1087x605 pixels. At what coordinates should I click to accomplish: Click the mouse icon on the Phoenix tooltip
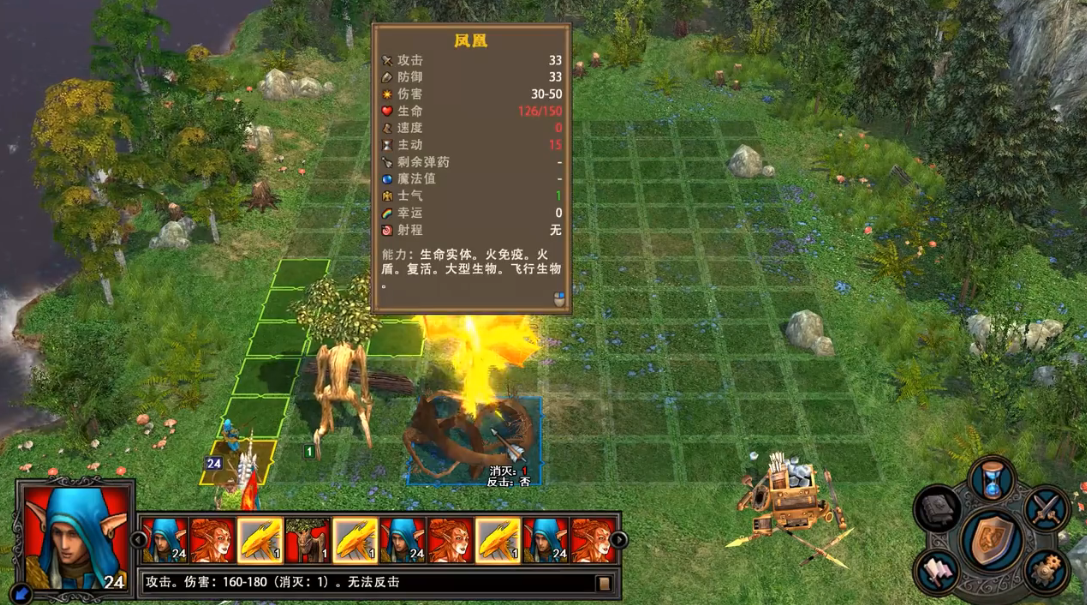(x=560, y=298)
